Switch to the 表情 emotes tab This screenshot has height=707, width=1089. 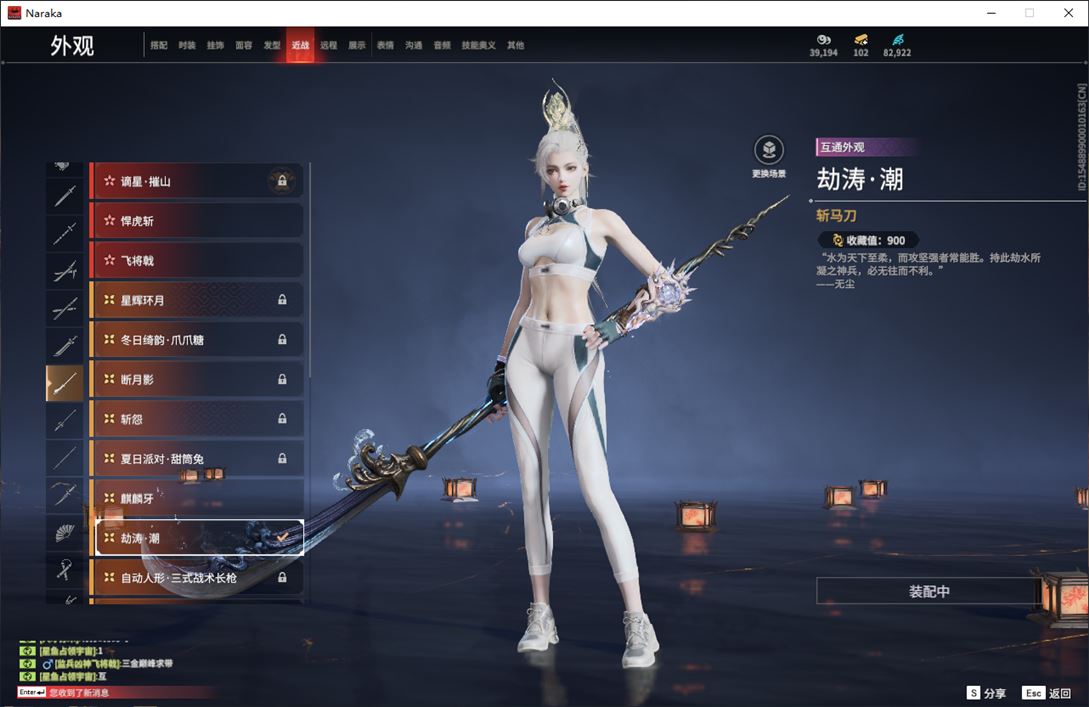(385, 46)
